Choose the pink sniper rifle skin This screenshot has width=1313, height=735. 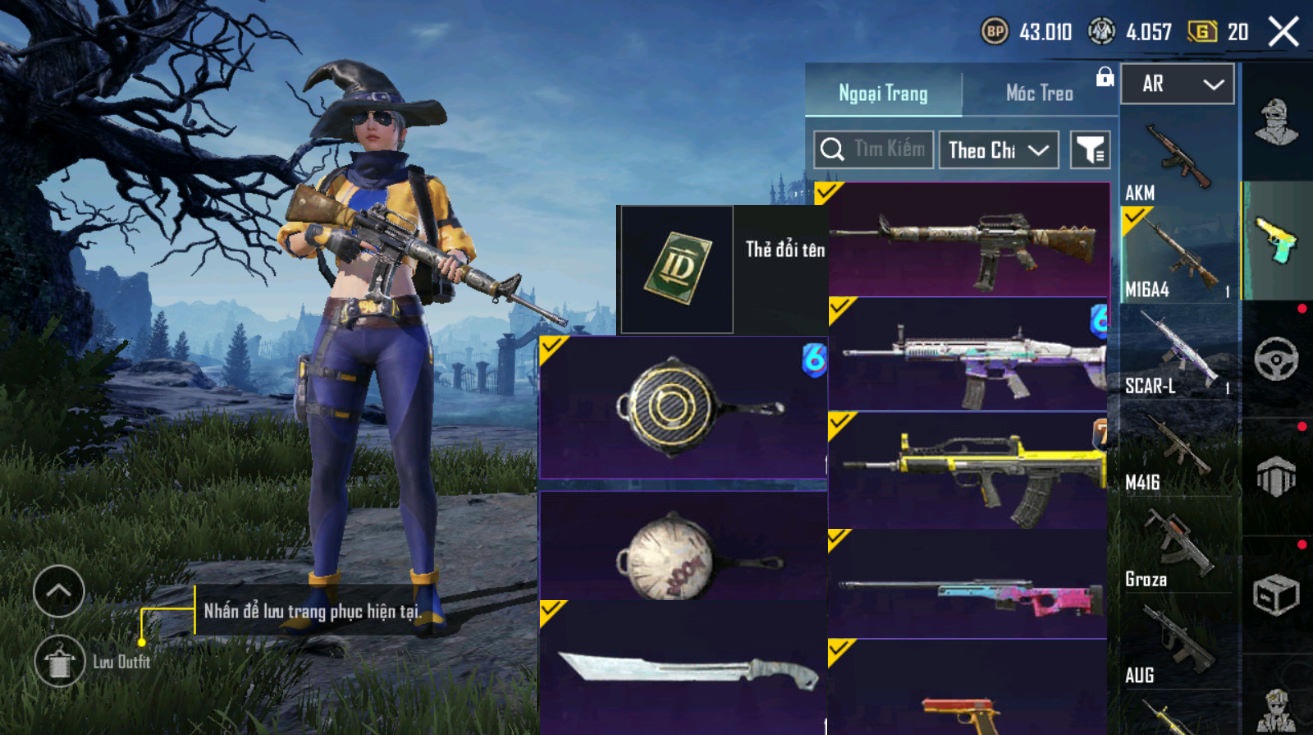(x=968, y=585)
